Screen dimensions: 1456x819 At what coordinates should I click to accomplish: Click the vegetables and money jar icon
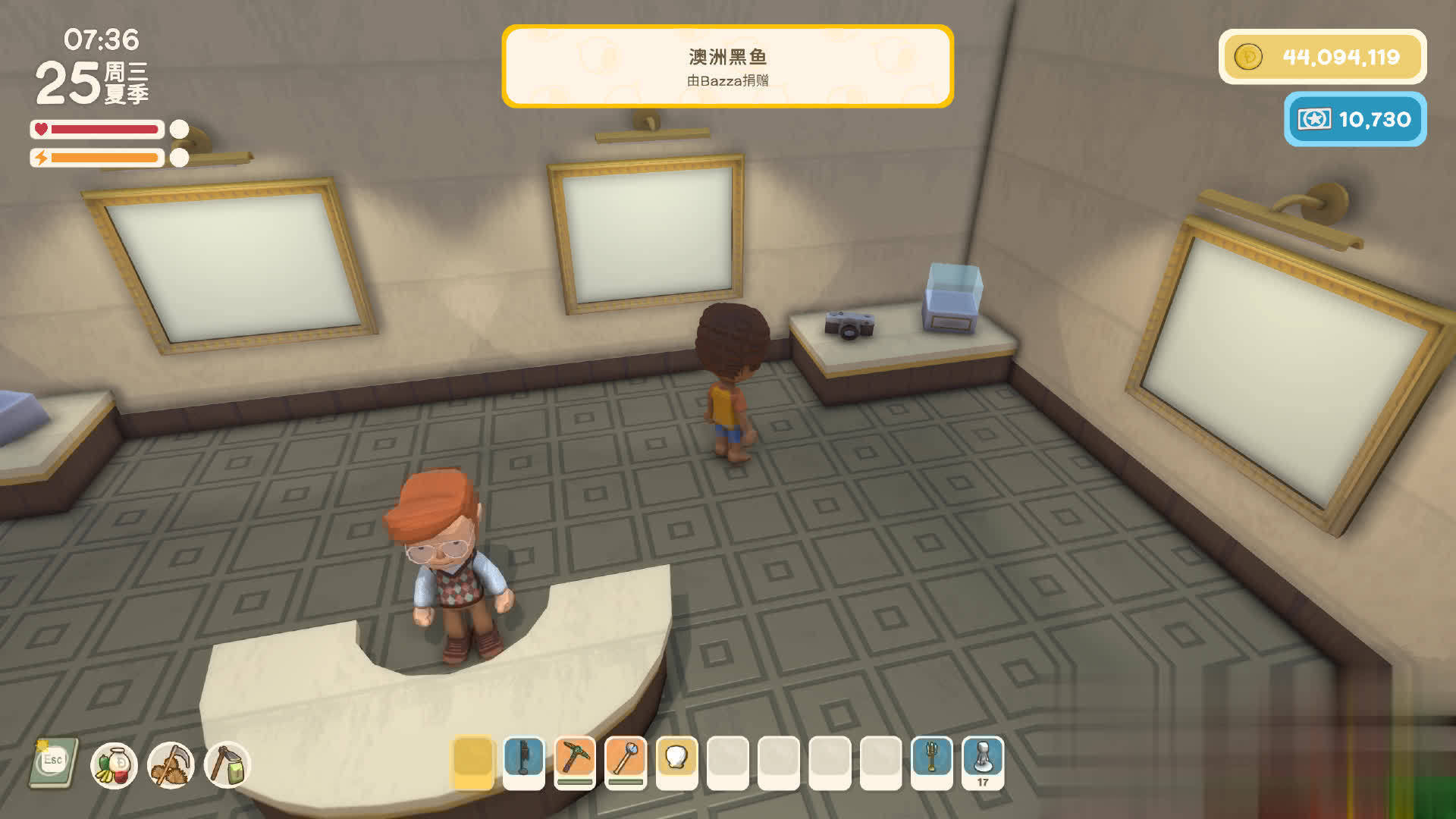(x=114, y=765)
